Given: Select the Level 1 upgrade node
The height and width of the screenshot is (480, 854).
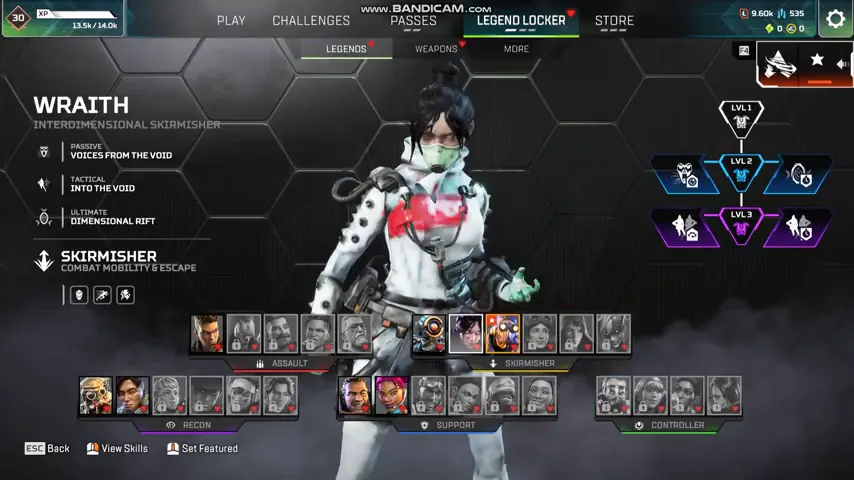Looking at the screenshot, I should pyautogui.click(x=741, y=117).
